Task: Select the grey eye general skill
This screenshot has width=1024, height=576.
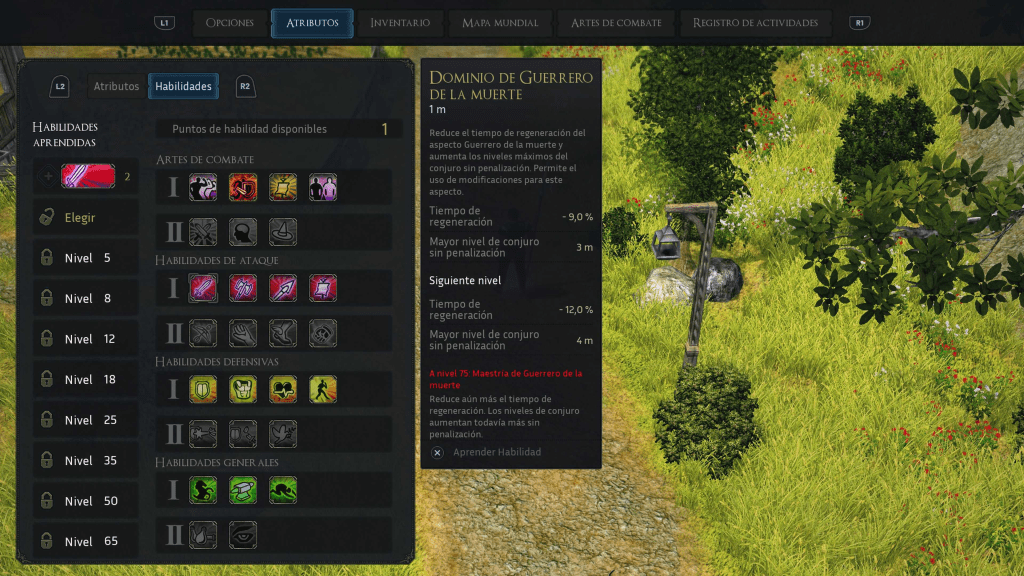Action: pyautogui.click(x=243, y=535)
